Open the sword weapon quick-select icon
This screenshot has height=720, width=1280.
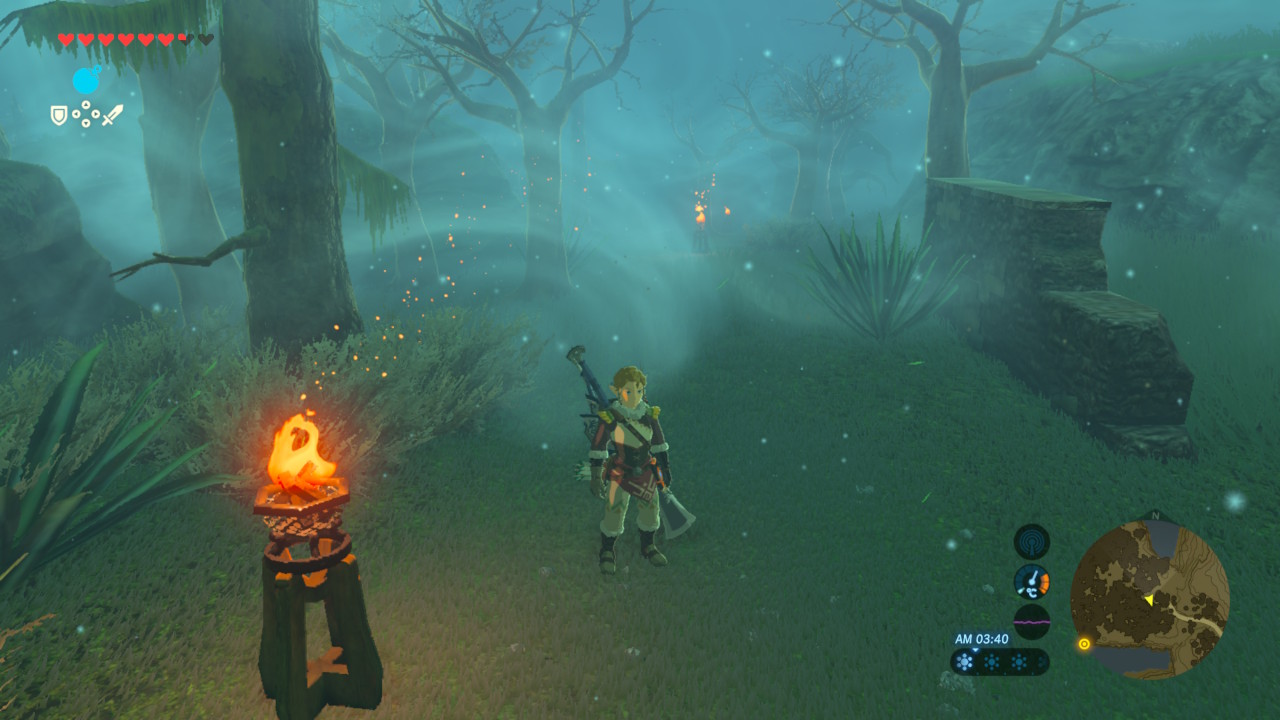[112, 114]
